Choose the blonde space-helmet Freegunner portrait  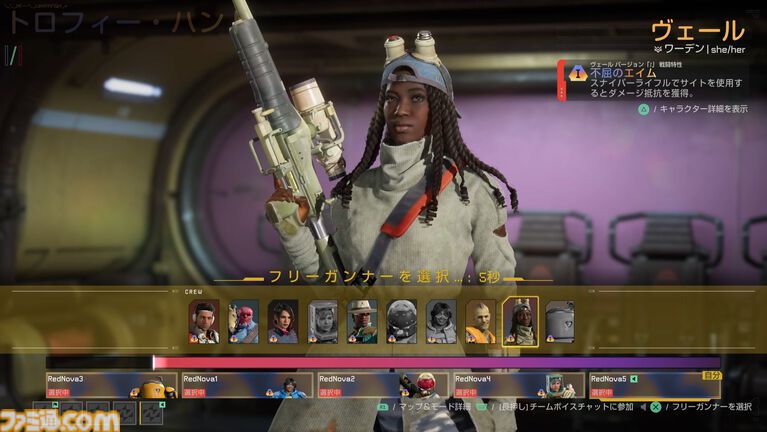pos(322,321)
